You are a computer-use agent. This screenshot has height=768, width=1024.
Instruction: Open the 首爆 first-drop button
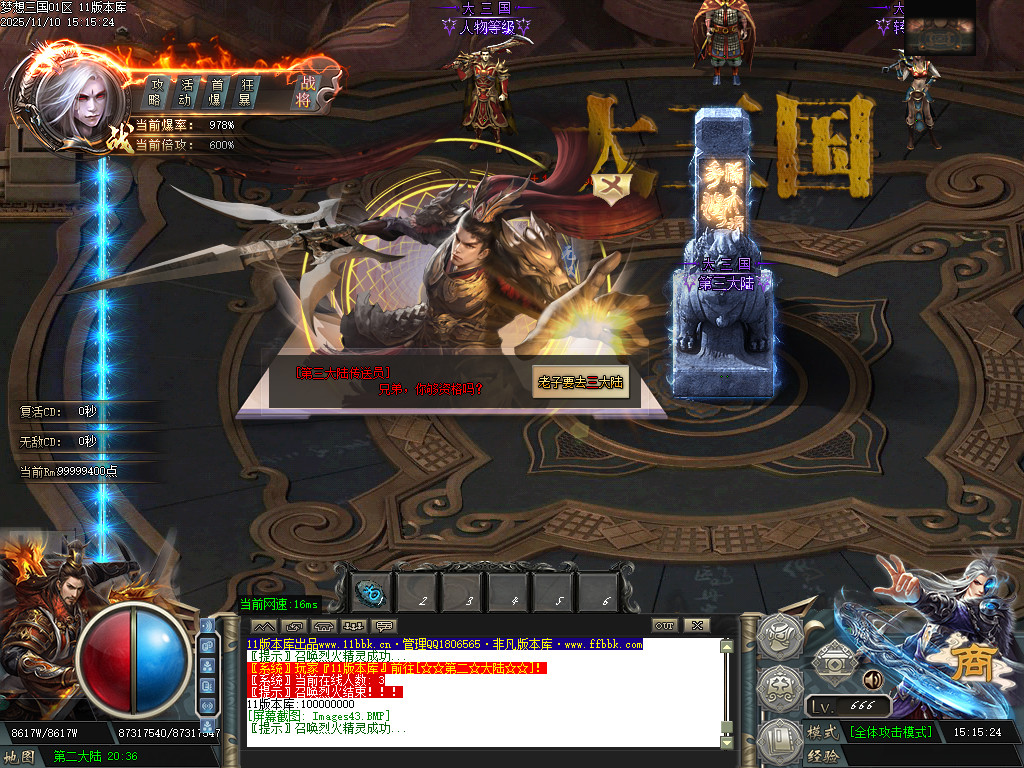pyautogui.click(x=216, y=92)
